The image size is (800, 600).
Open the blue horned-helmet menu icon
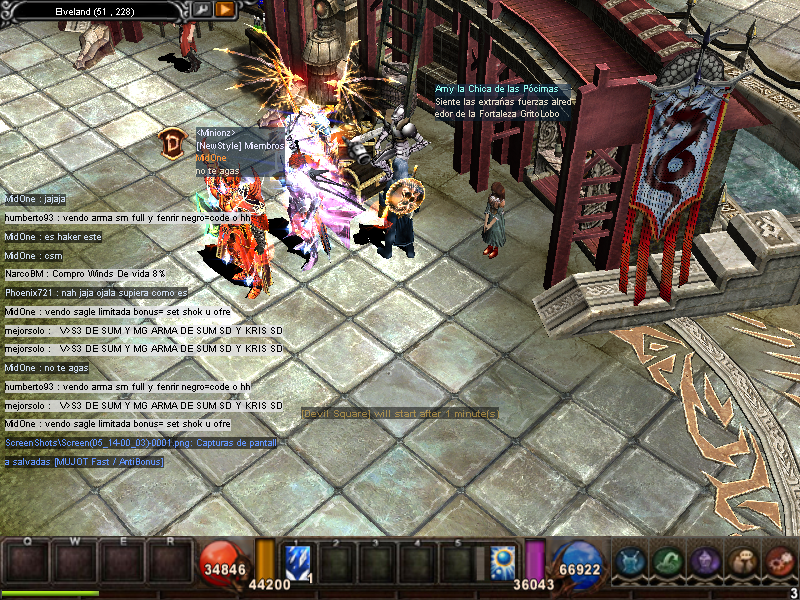(629, 562)
